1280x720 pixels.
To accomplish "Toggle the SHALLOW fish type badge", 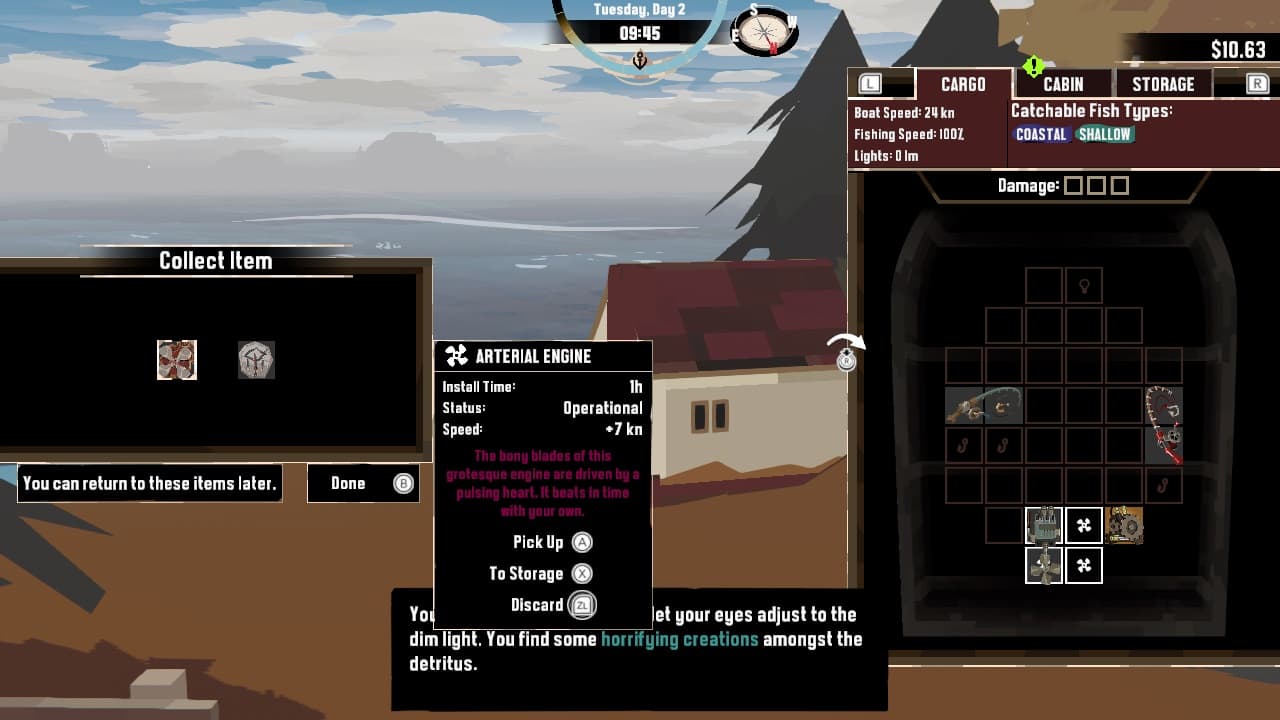I will pyautogui.click(x=1104, y=134).
